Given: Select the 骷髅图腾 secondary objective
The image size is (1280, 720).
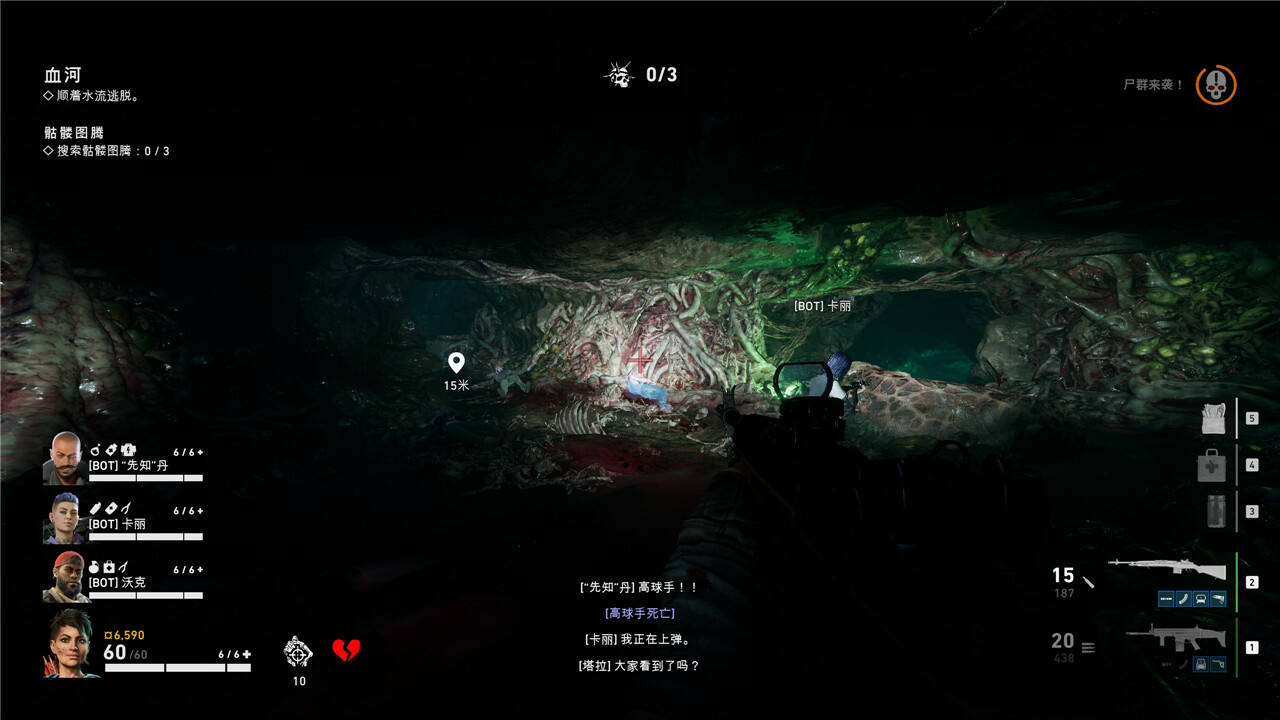Looking at the screenshot, I should 74,132.
